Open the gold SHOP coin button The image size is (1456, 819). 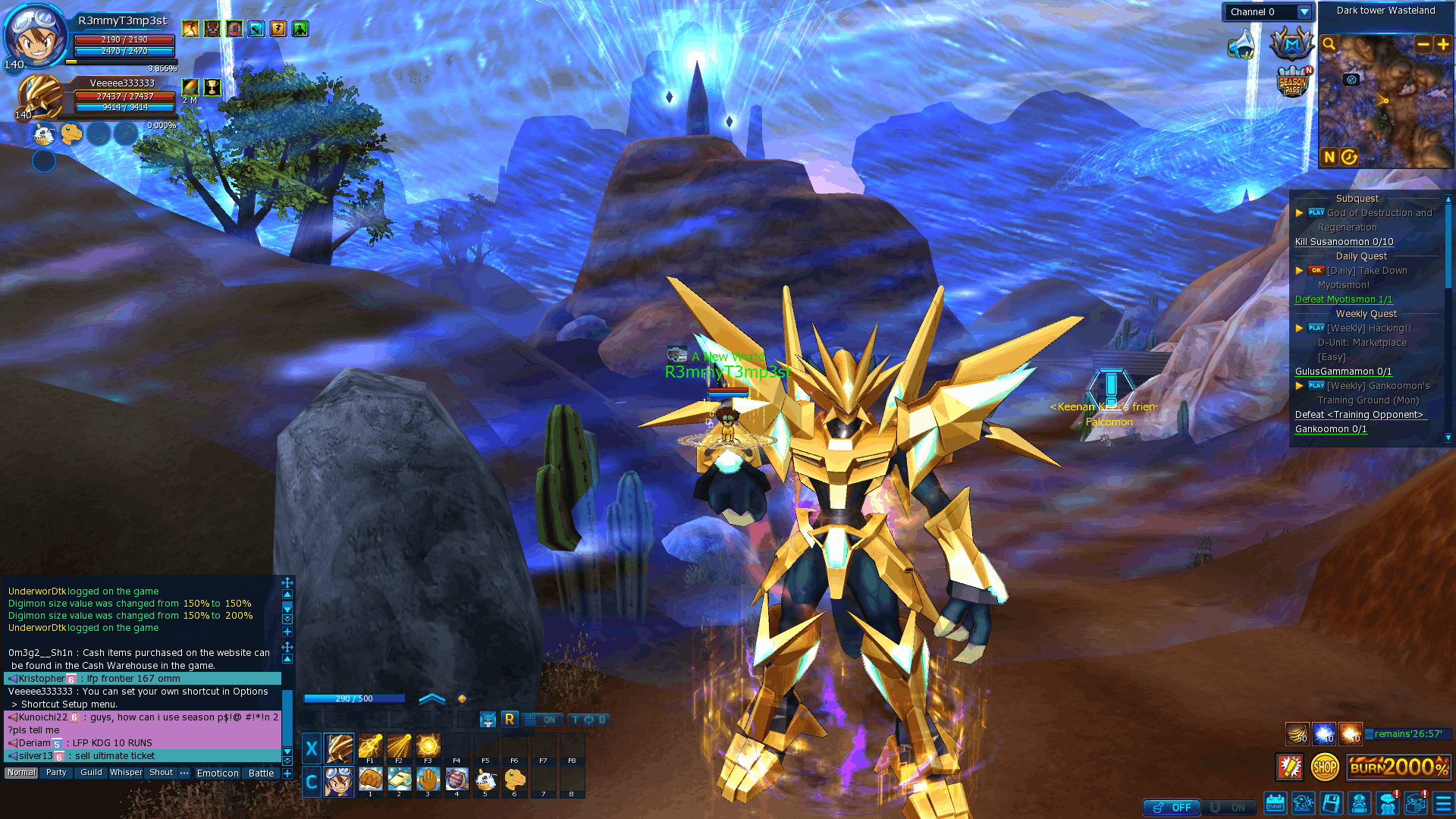pyautogui.click(x=1325, y=767)
